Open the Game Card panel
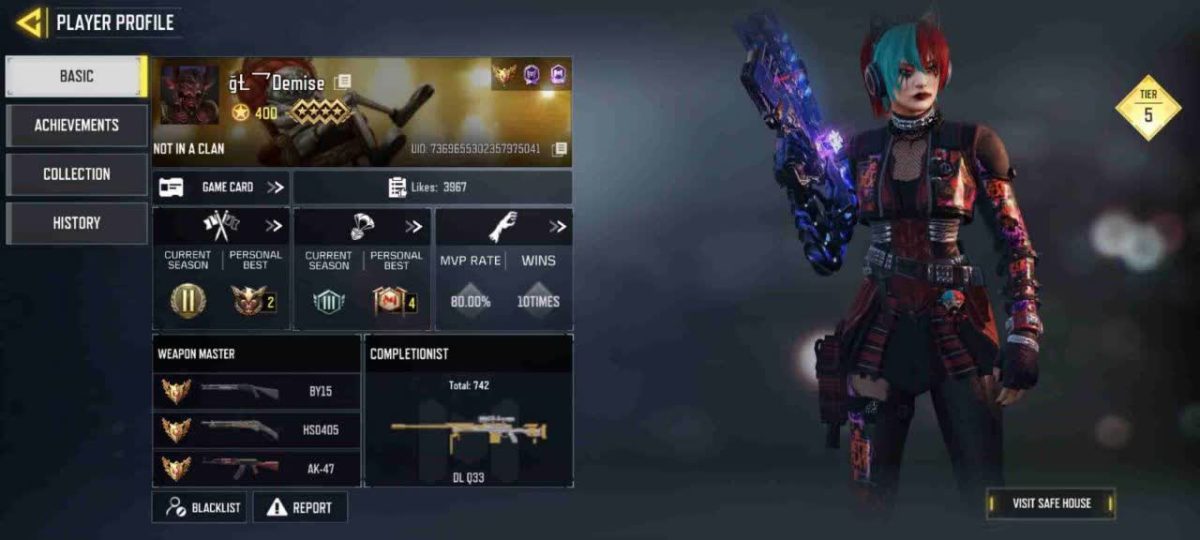 pos(221,187)
